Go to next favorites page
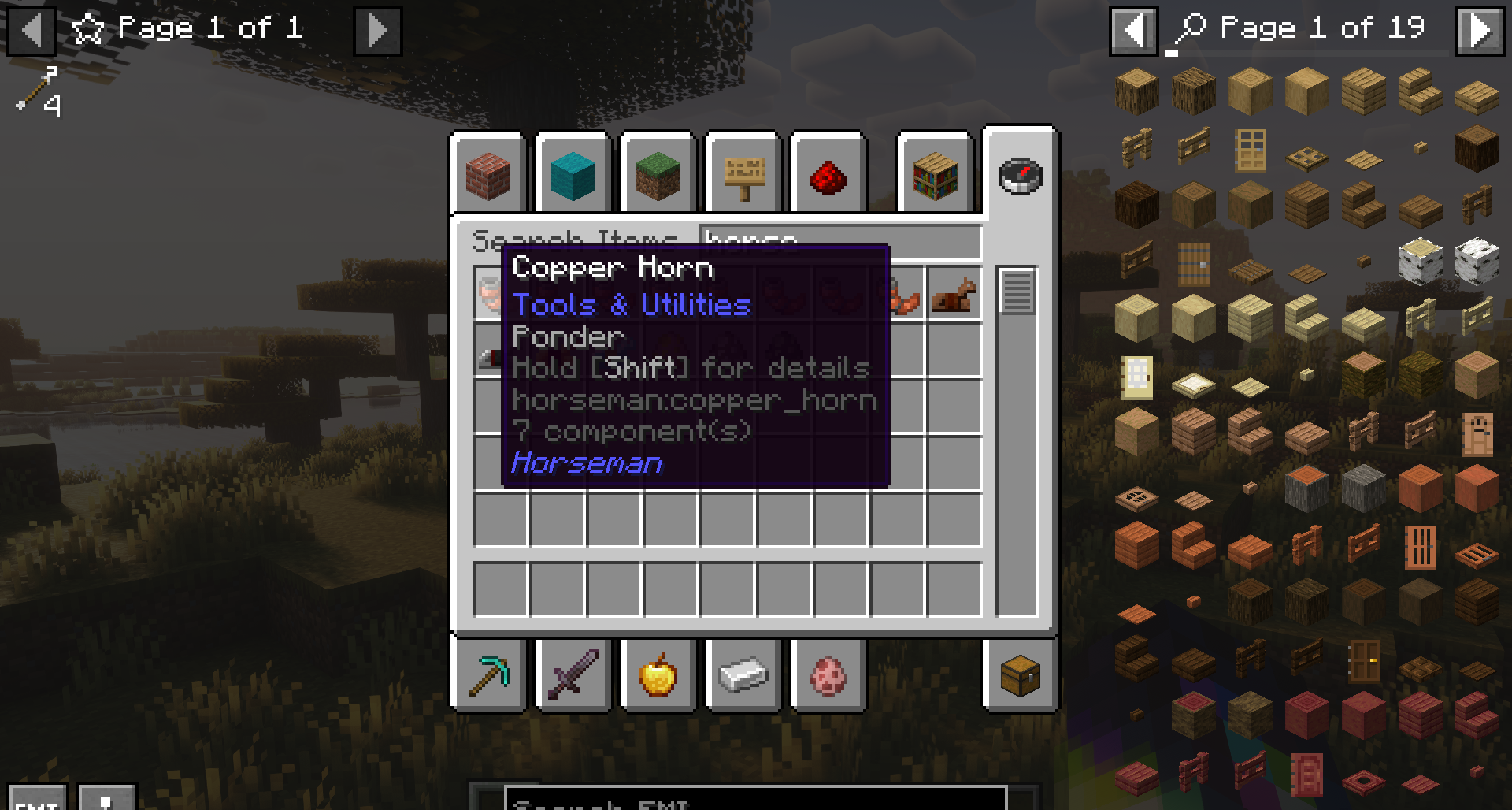This screenshot has width=1512, height=810. coord(377,31)
